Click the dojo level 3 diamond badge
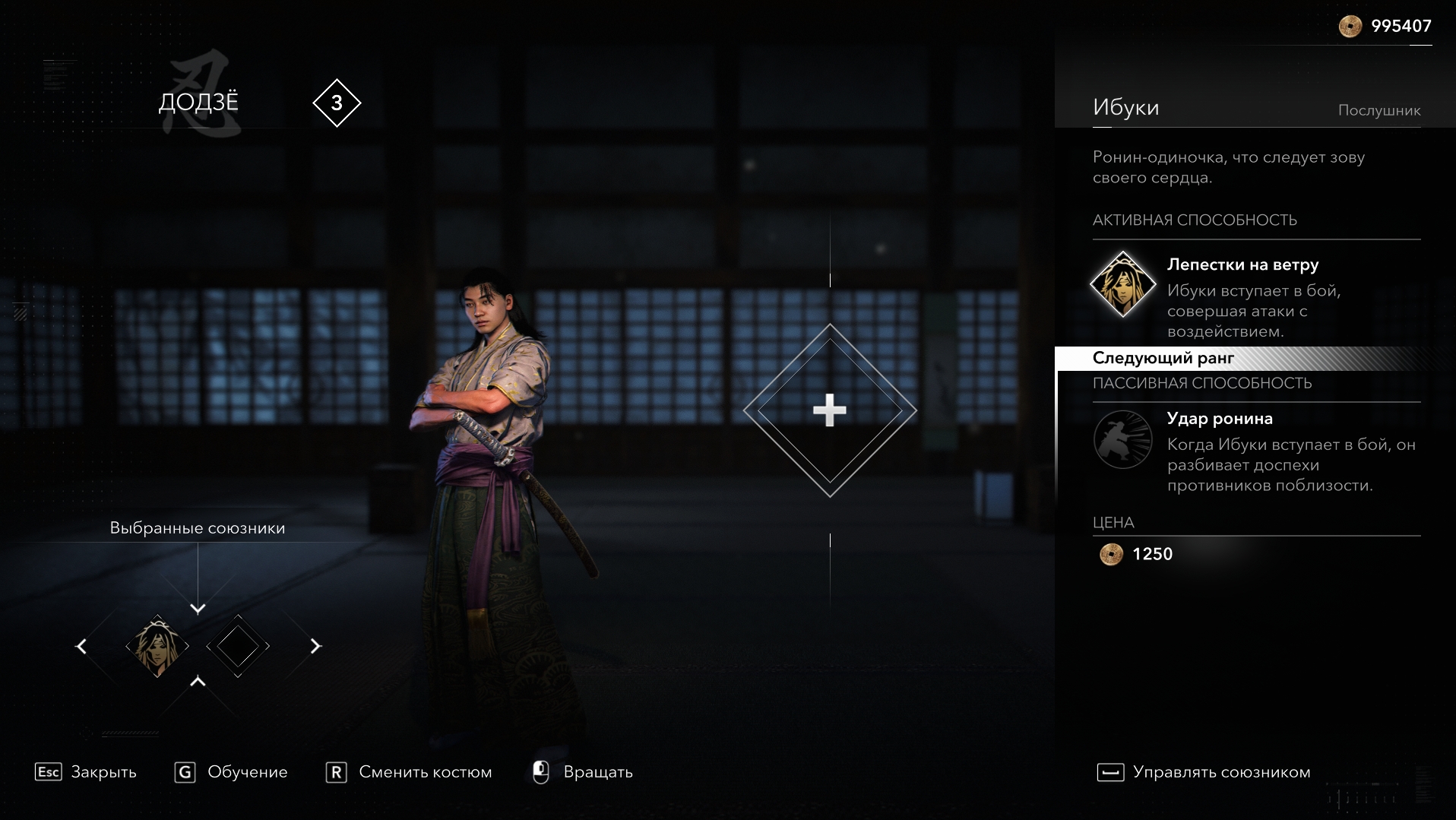 pyautogui.click(x=337, y=103)
